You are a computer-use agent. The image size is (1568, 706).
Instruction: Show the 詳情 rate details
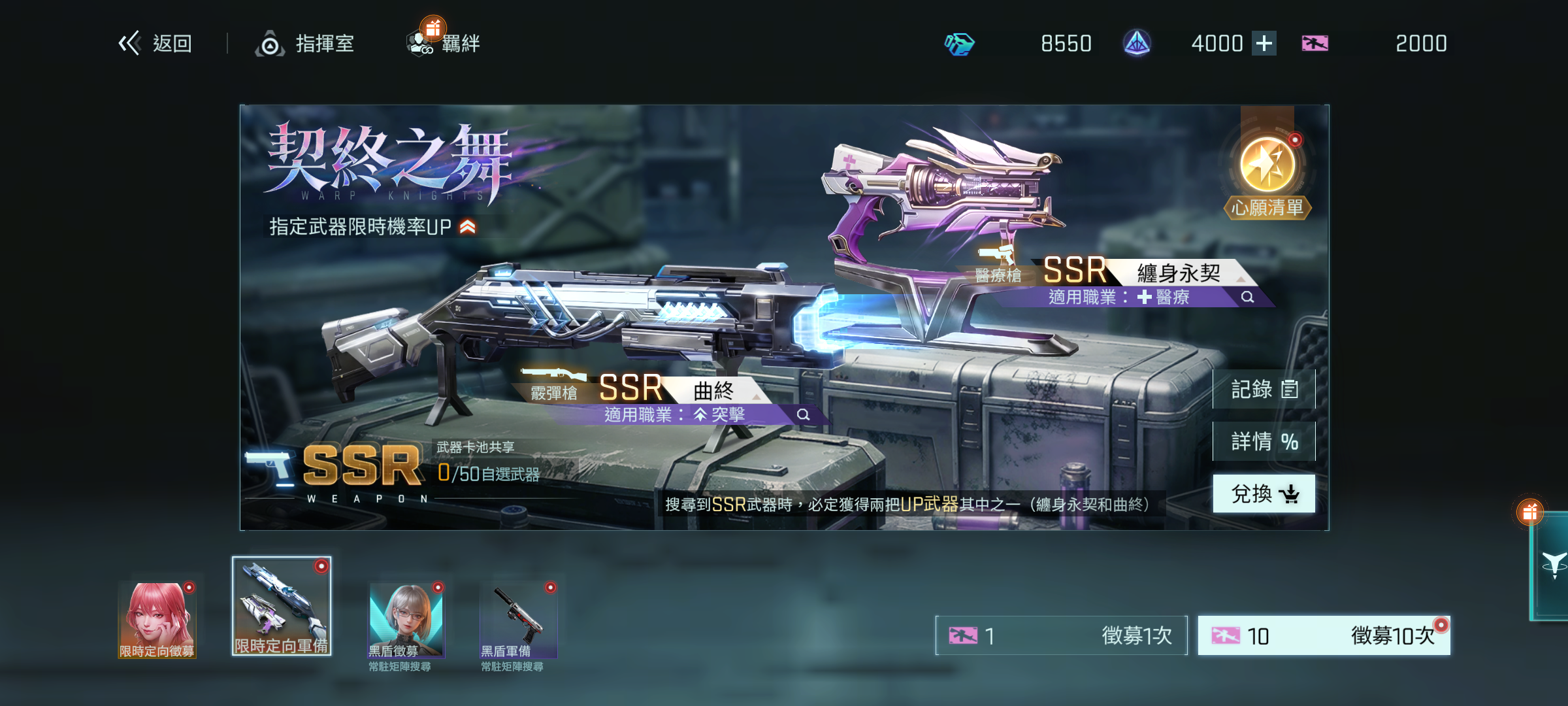1264,442
